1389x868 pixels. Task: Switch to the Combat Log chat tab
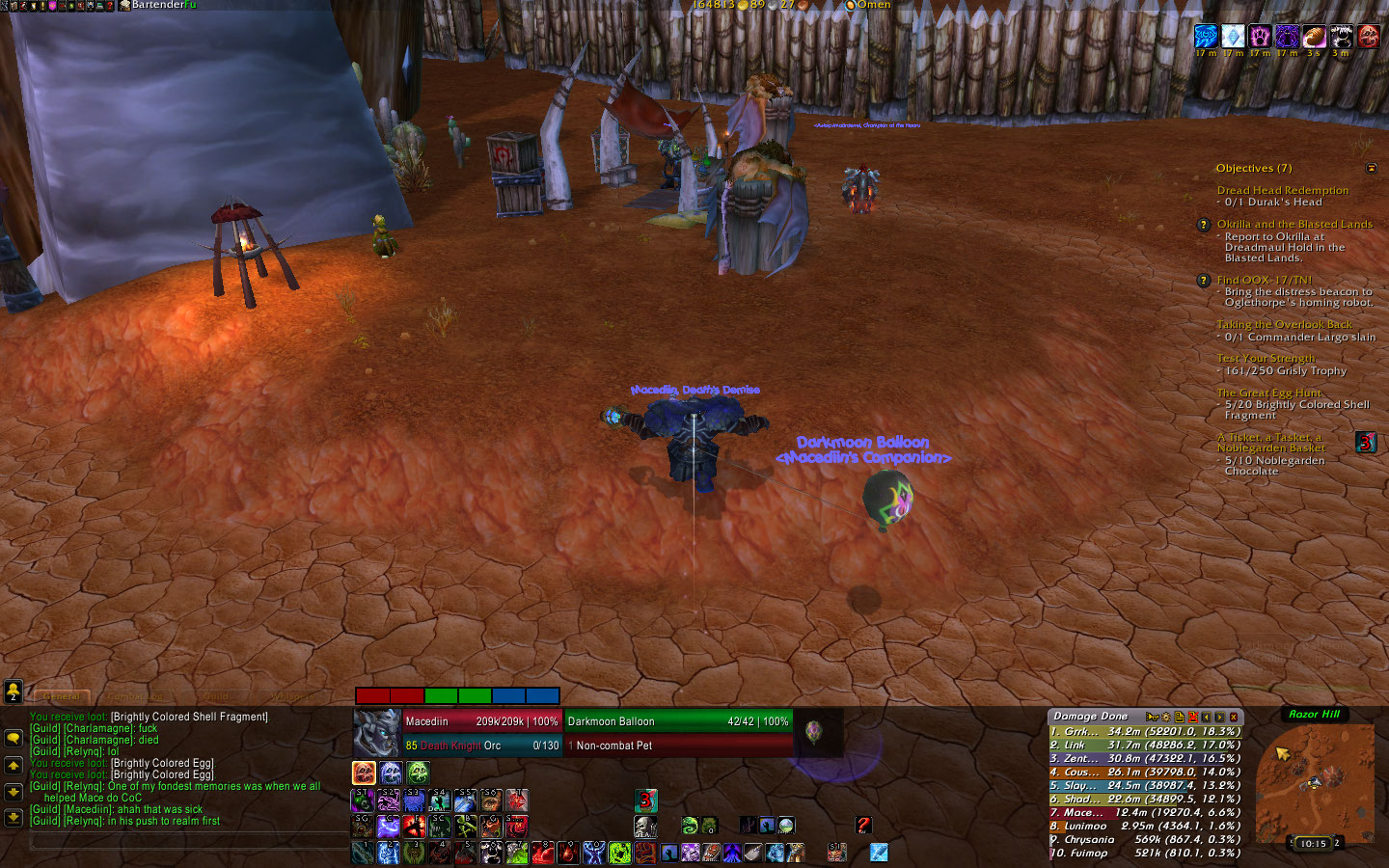point(133,696)
